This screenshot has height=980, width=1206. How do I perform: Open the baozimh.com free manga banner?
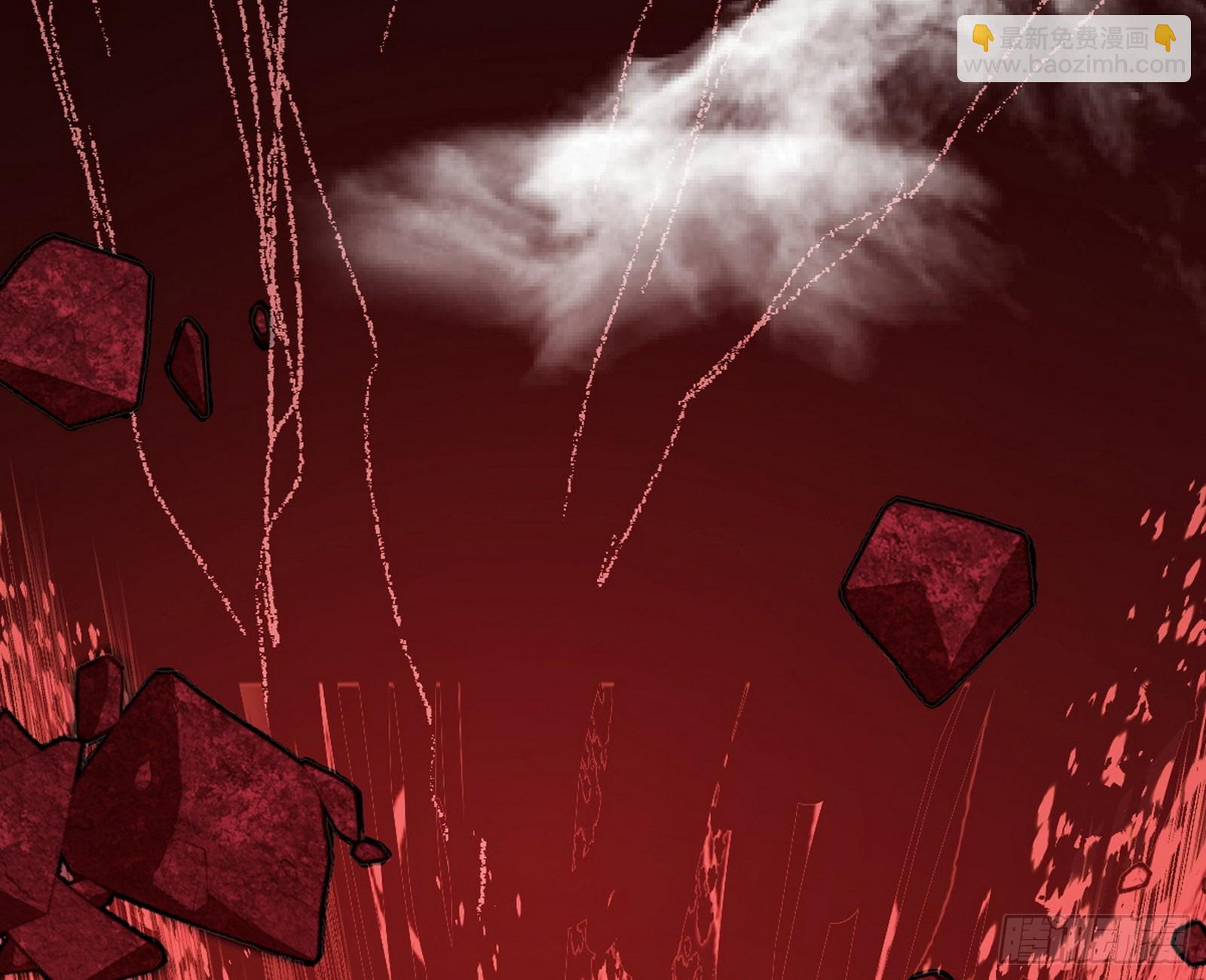[x=1073, y=50]
